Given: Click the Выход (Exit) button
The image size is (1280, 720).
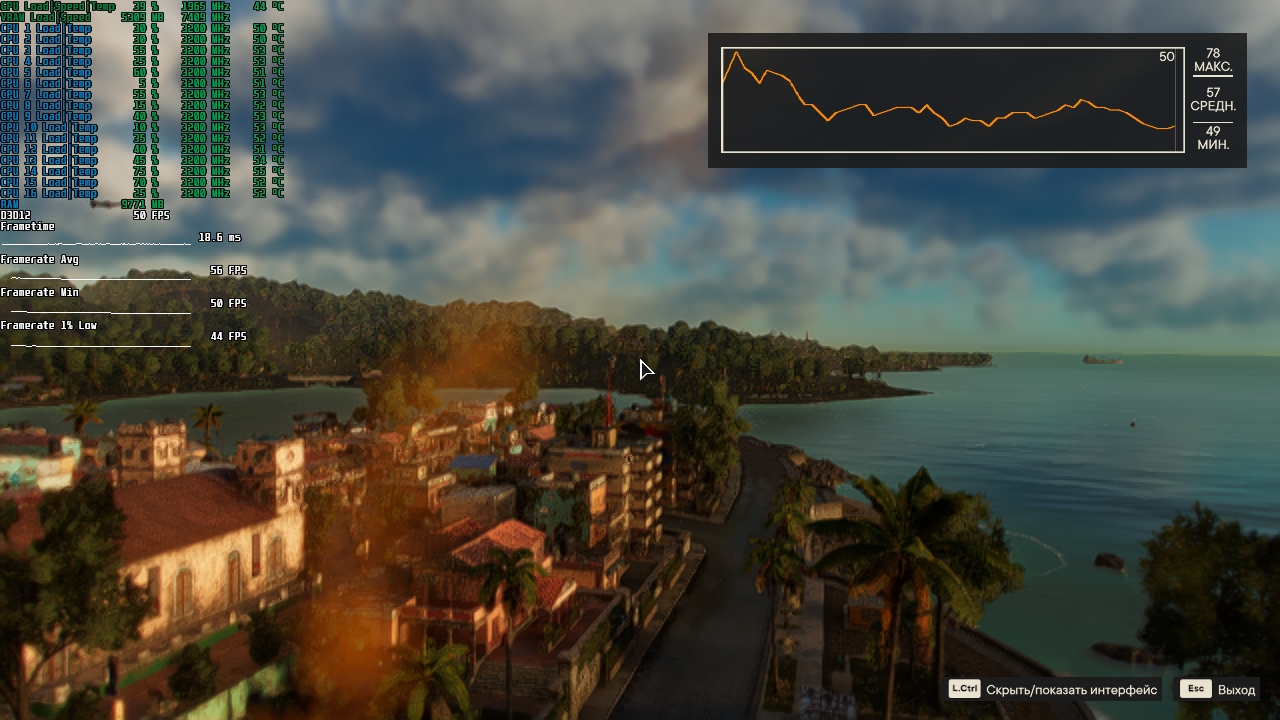Looking at the screenshot, I should click(1218, 689).
